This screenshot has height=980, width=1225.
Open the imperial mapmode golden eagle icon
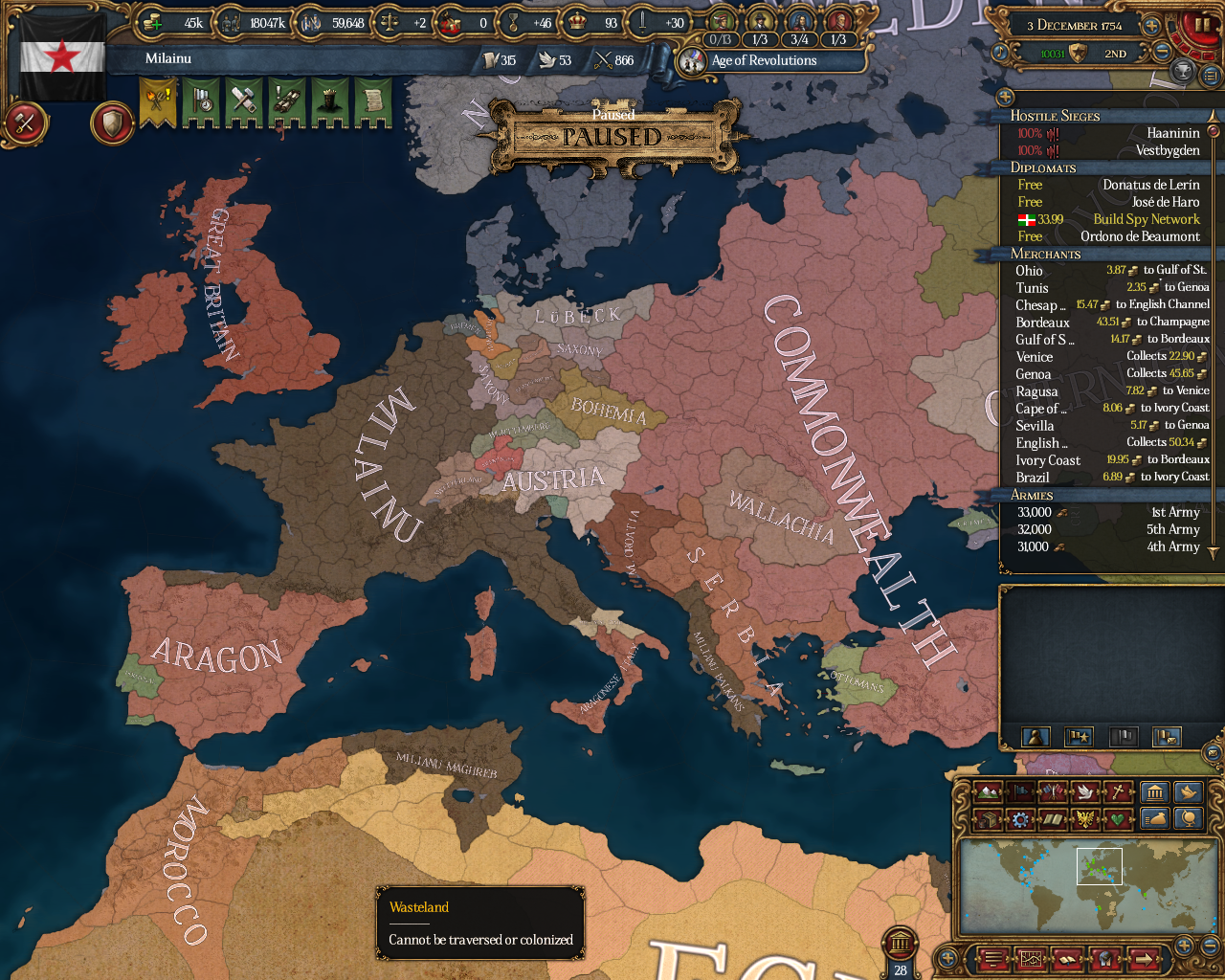click(x=1084, y=818)
